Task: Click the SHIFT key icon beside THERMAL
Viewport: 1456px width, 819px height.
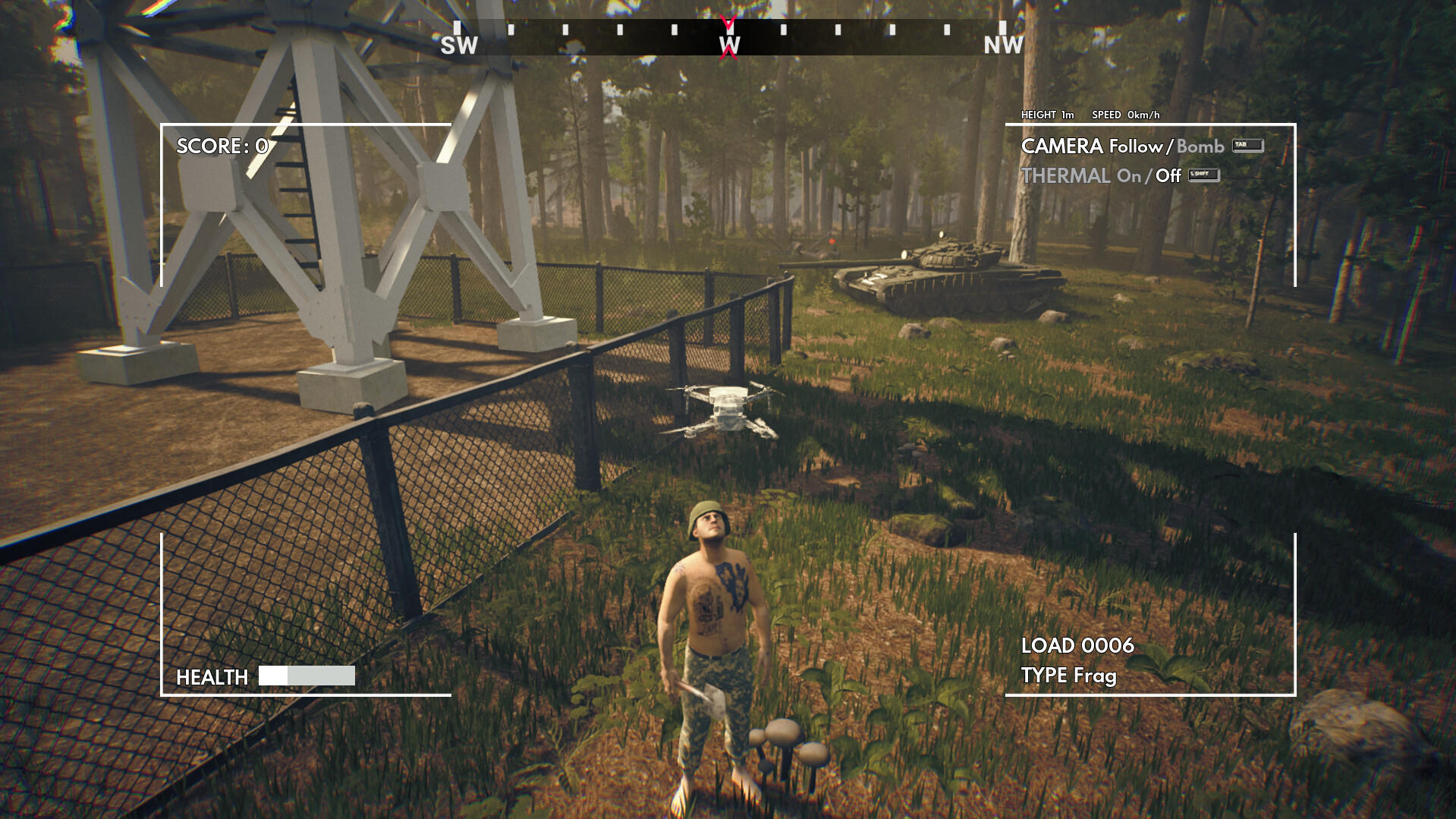Action: click(x=1205, y=176)
